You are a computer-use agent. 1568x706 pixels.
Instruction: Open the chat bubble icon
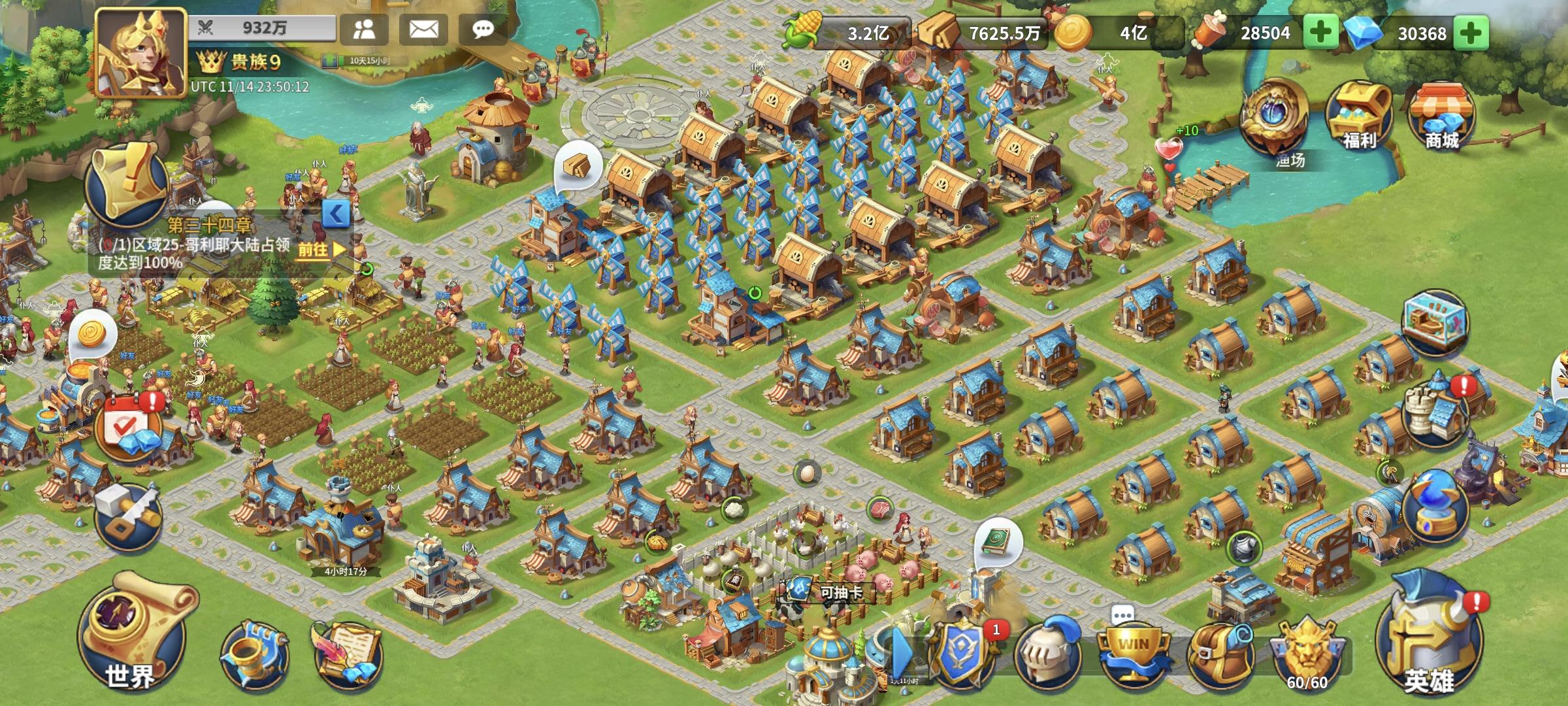point(483,27)
